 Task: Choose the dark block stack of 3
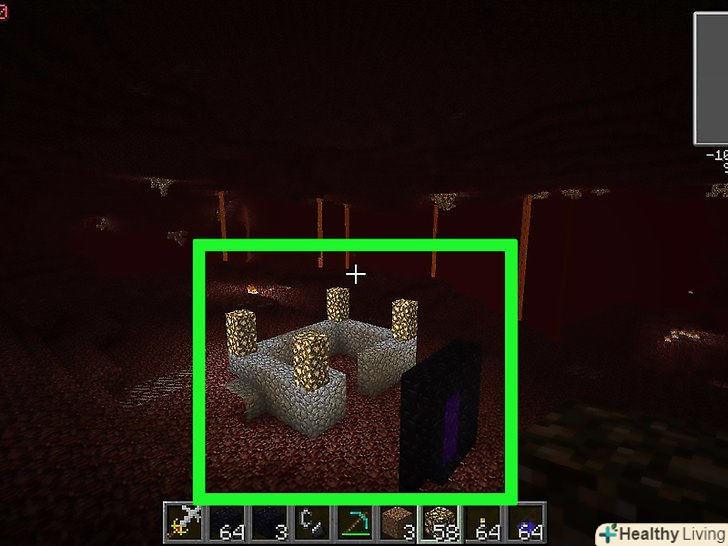click(270, 524)
